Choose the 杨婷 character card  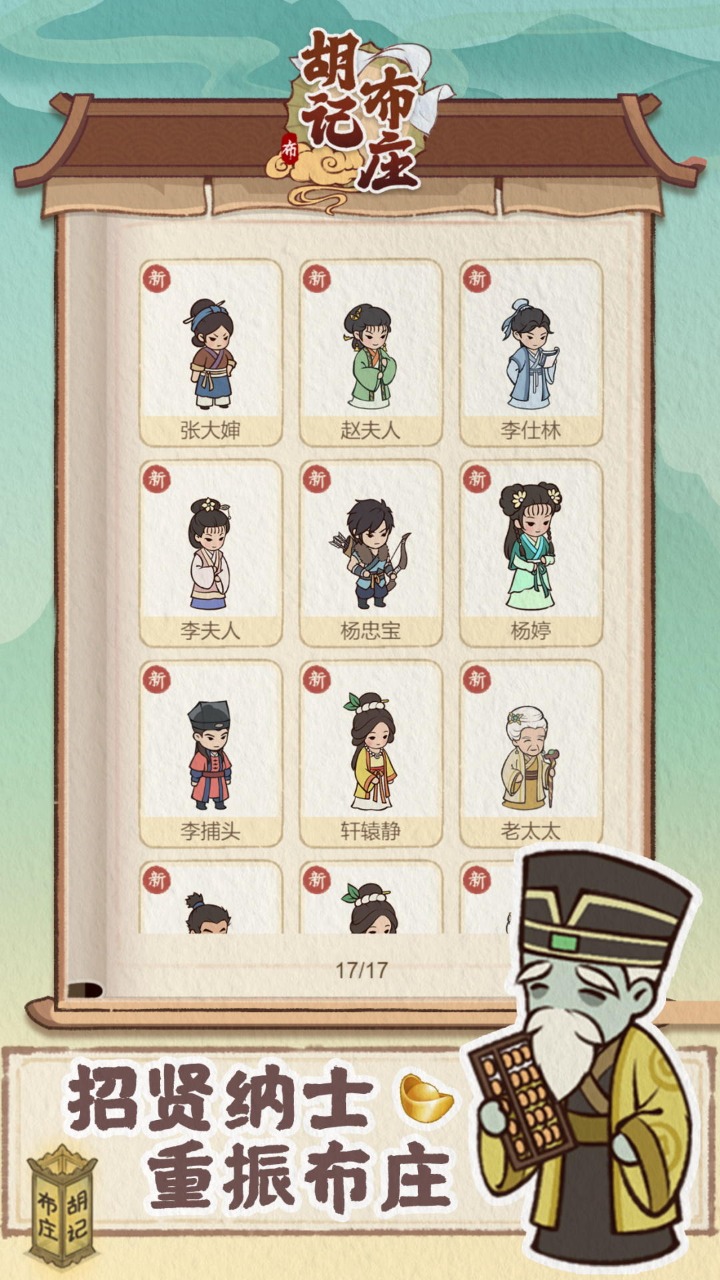[x=531, y=552]
